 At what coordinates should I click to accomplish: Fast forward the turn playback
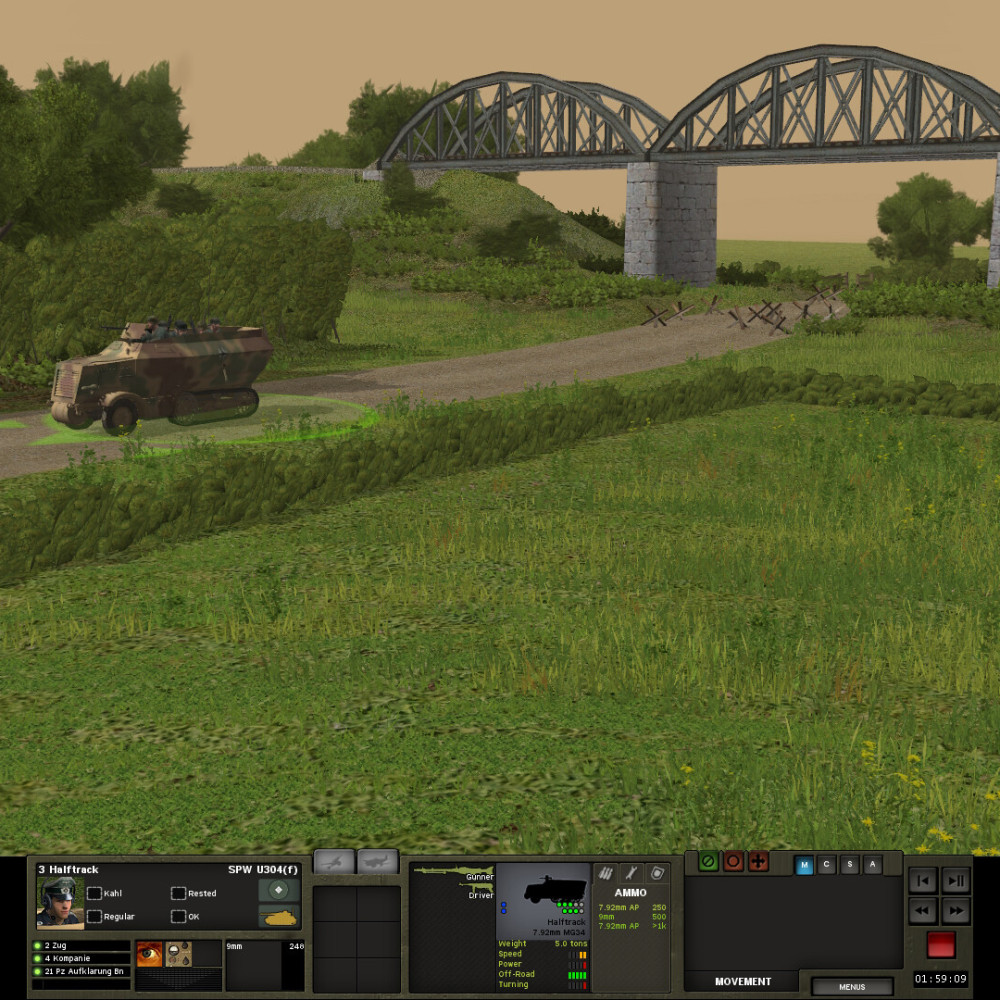click(956, 911)
